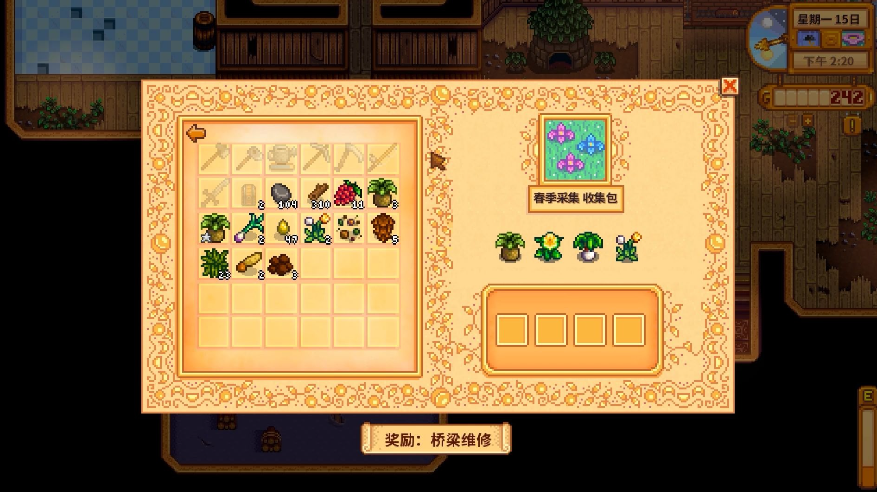
Task: Click the required wild horseradish ingredient
Action: coord(510,247)
